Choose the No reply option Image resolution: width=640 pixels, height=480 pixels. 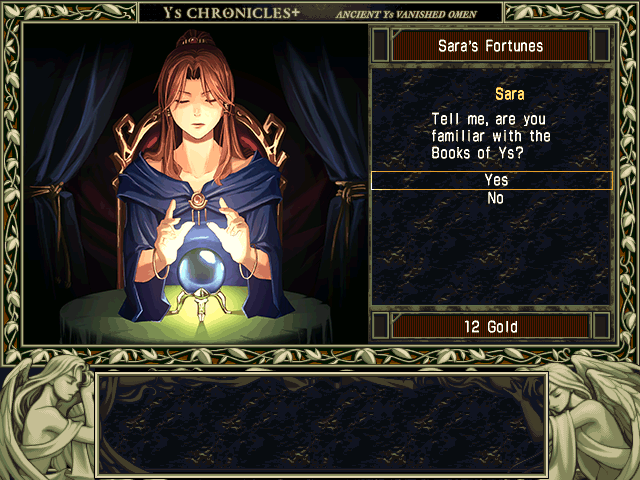495,199
